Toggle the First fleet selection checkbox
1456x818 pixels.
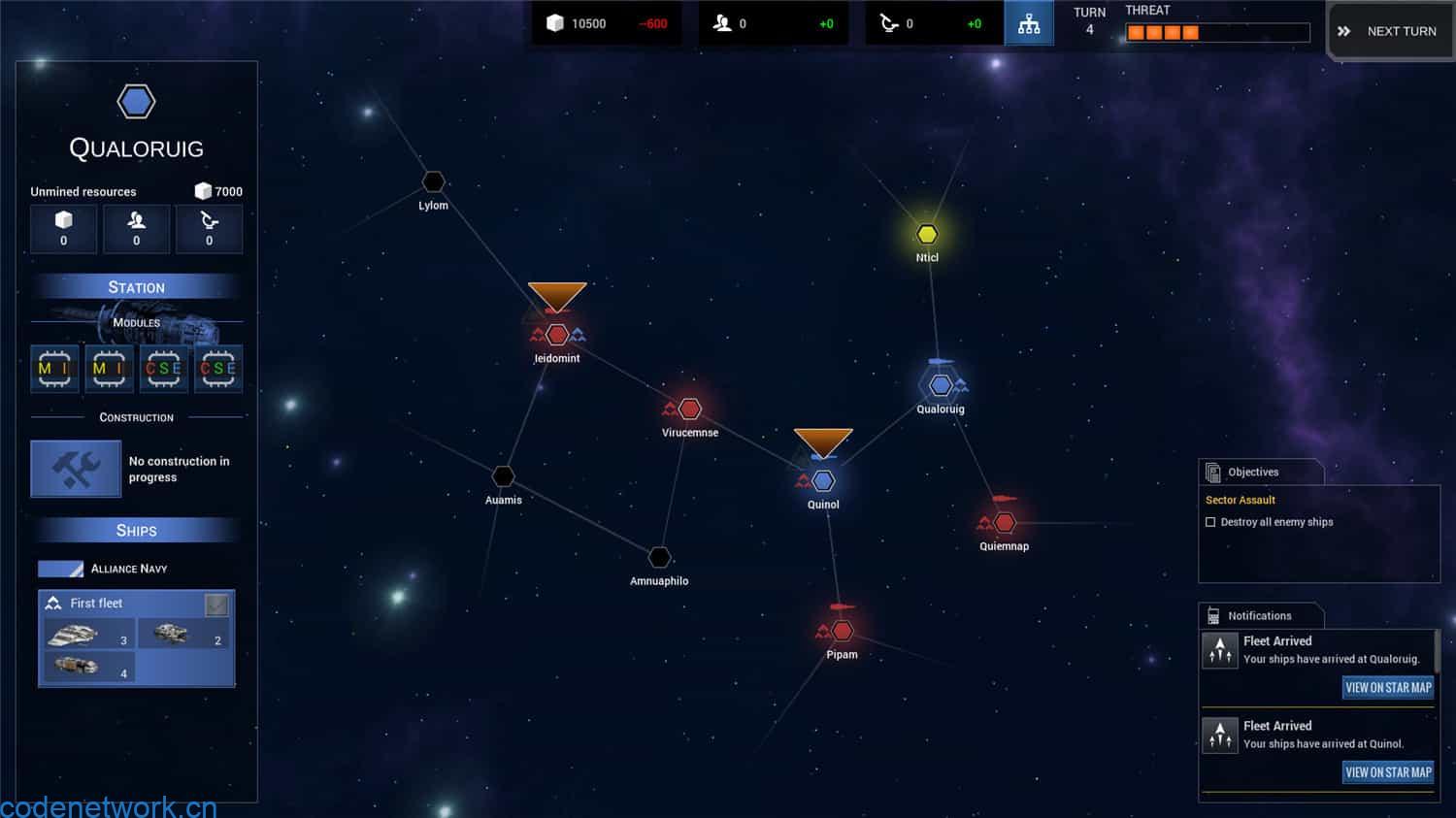tap(215, 603)
